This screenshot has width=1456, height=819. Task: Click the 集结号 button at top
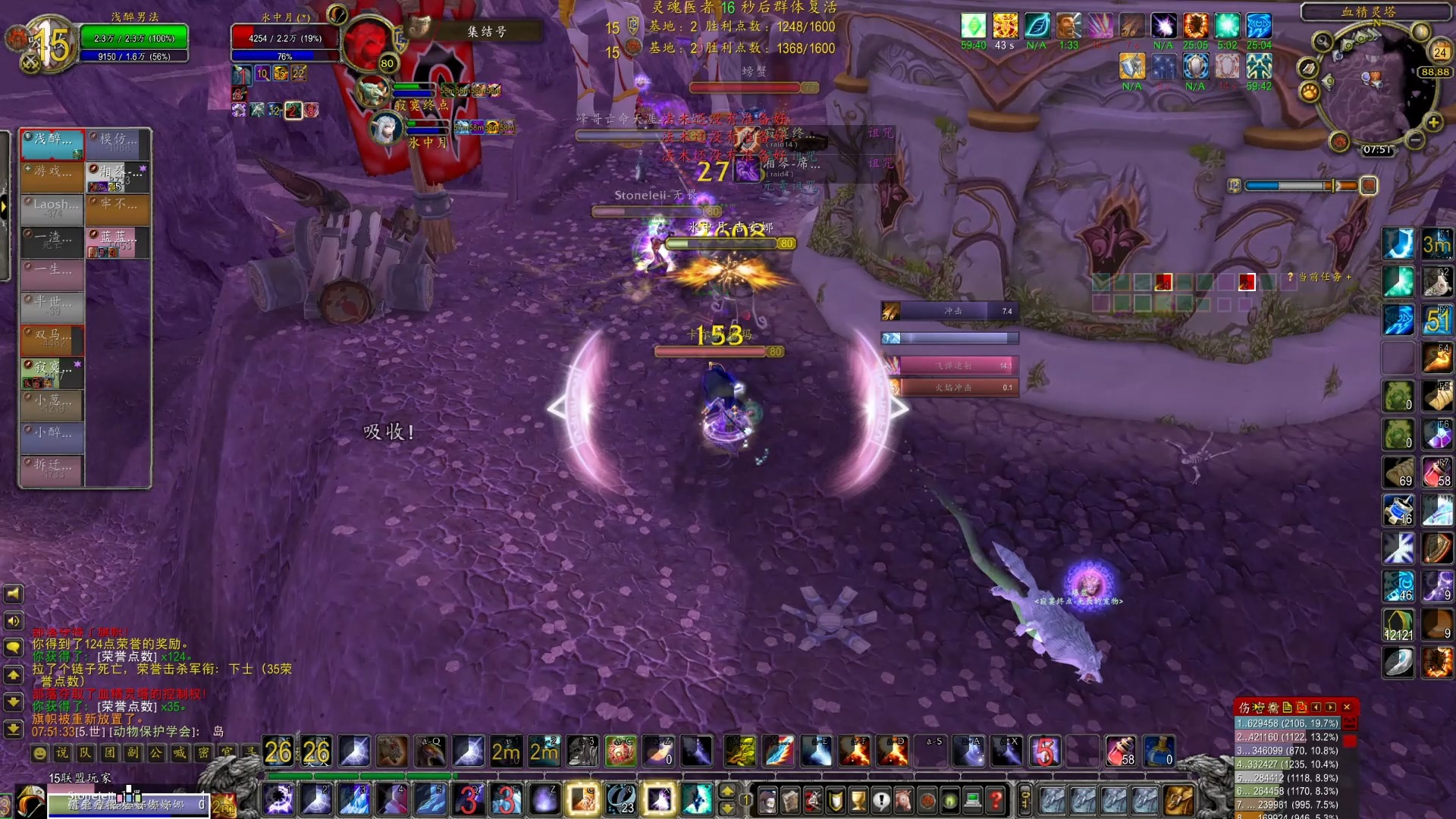[486, 31]
